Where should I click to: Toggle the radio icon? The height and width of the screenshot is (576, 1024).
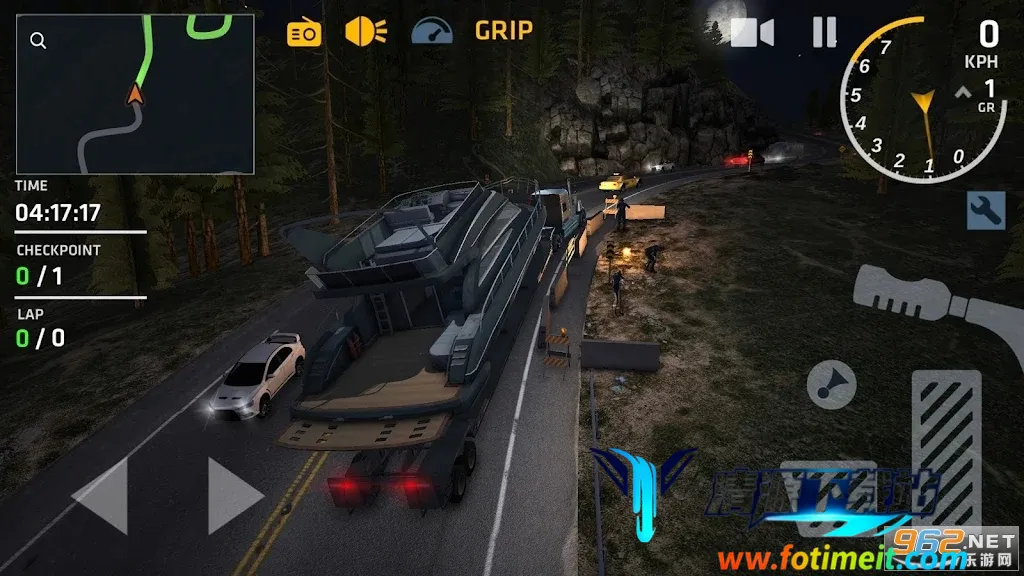[x=304, y=33]
